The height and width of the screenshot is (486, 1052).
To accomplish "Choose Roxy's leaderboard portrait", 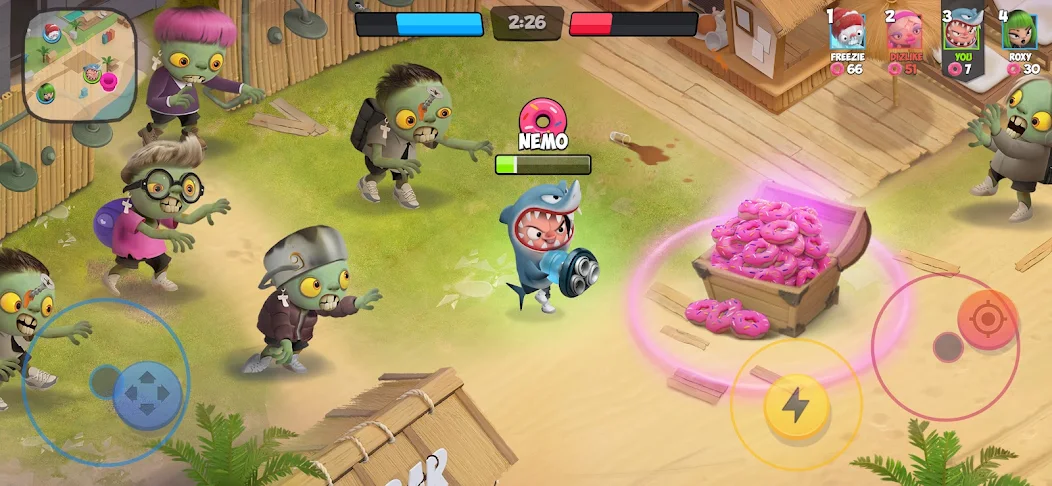I will (x=1019, y=31).
